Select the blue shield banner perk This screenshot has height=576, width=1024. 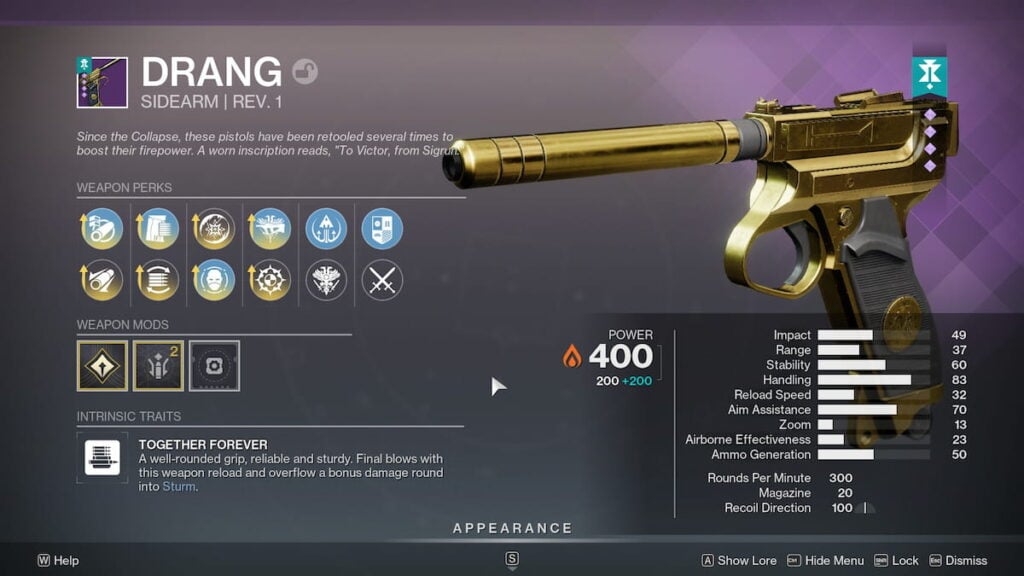pos(382,228)
